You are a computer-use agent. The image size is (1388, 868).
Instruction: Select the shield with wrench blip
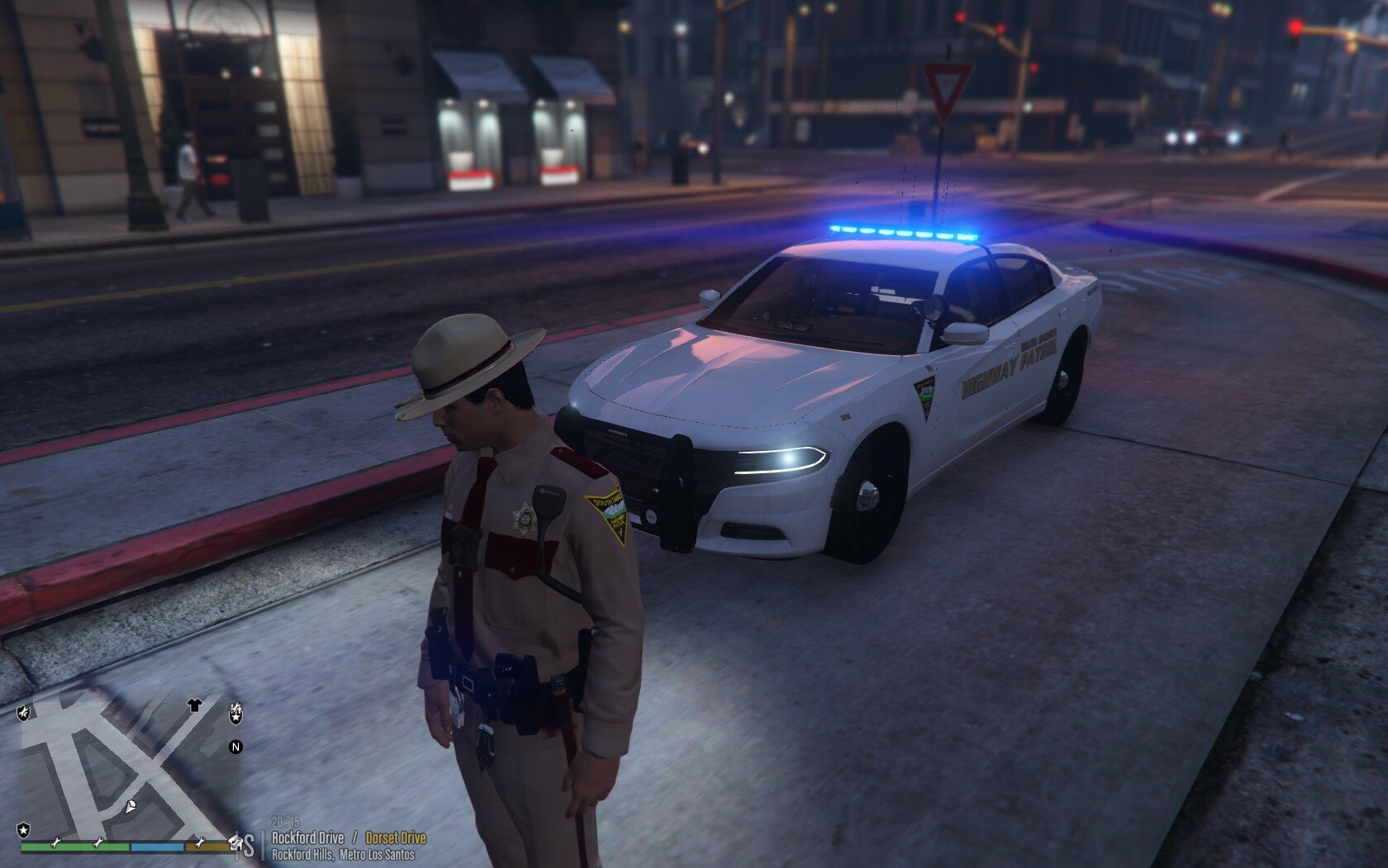pos(24,712)
